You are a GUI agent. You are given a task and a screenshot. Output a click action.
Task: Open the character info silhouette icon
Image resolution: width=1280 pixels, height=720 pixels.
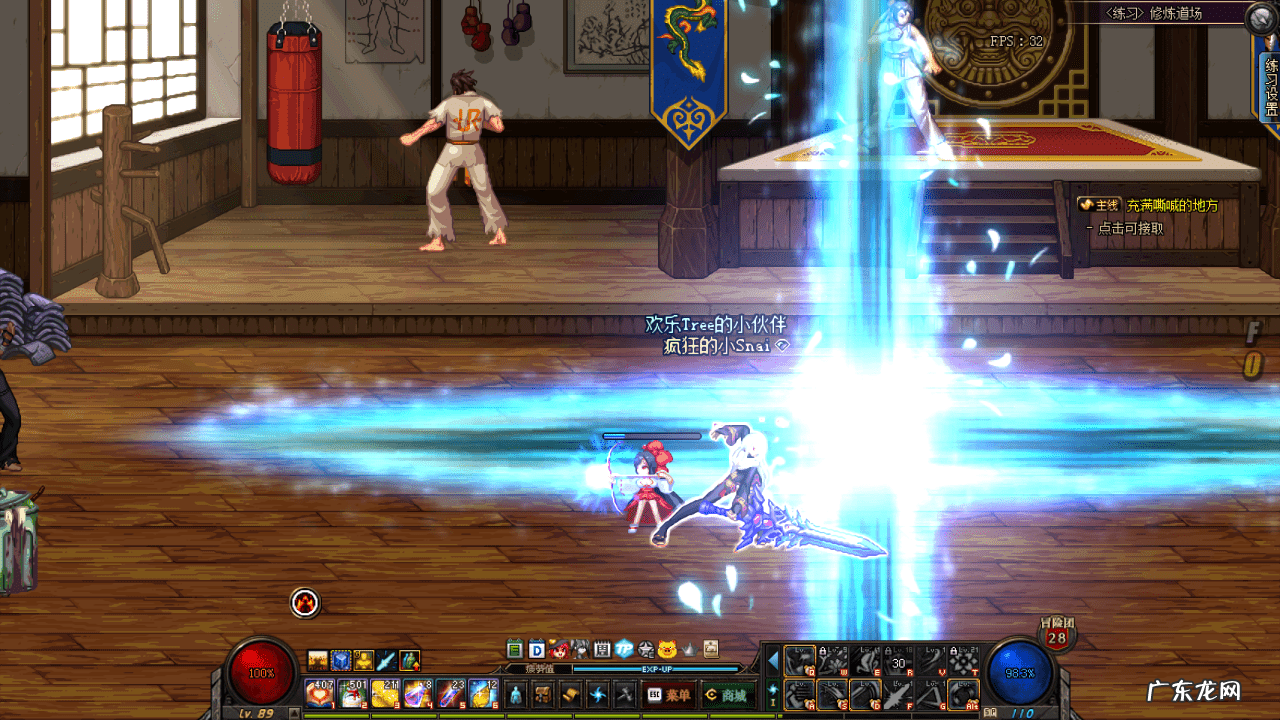coord(516,693)
